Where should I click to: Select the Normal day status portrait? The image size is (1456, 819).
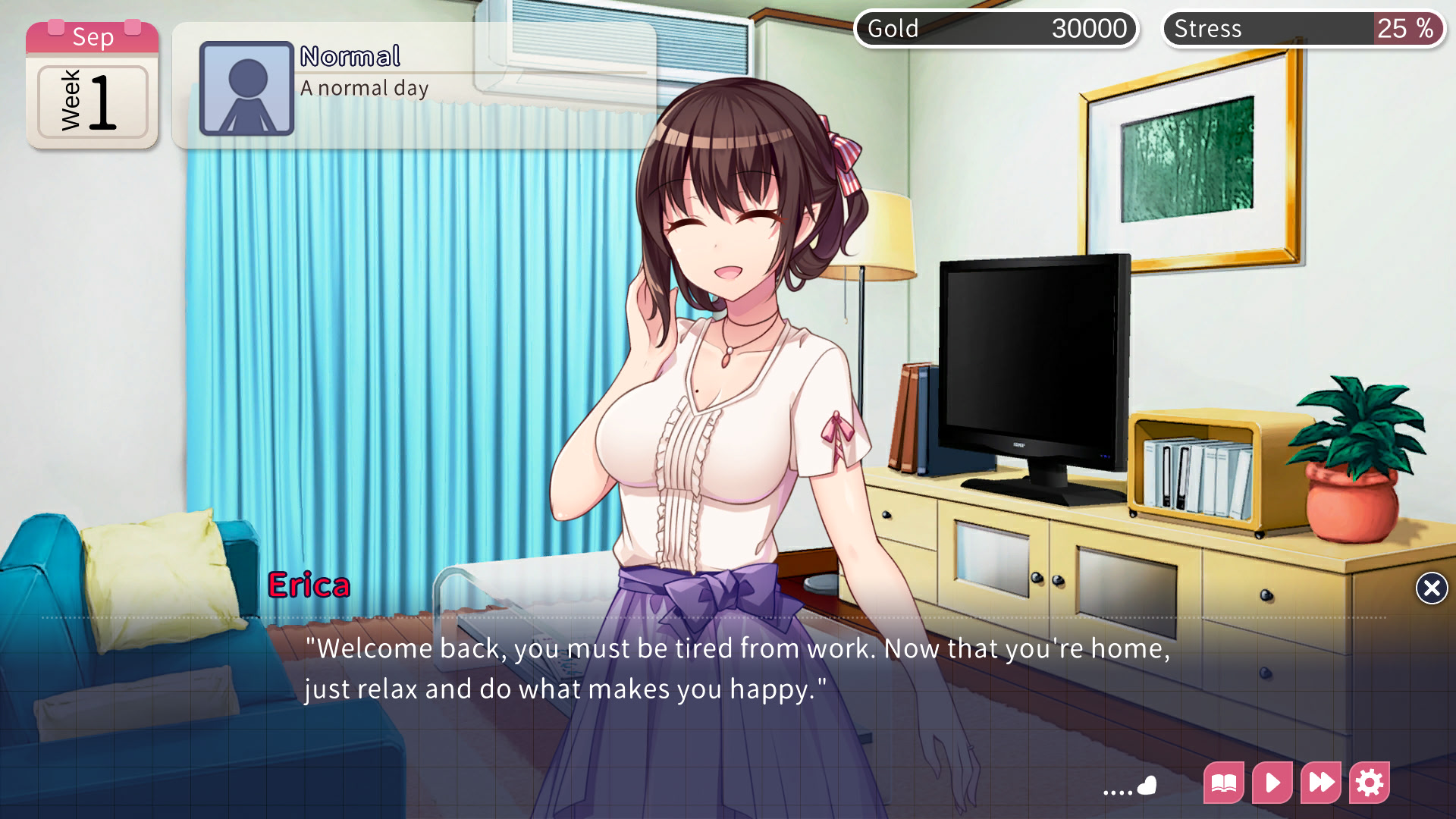246,89
